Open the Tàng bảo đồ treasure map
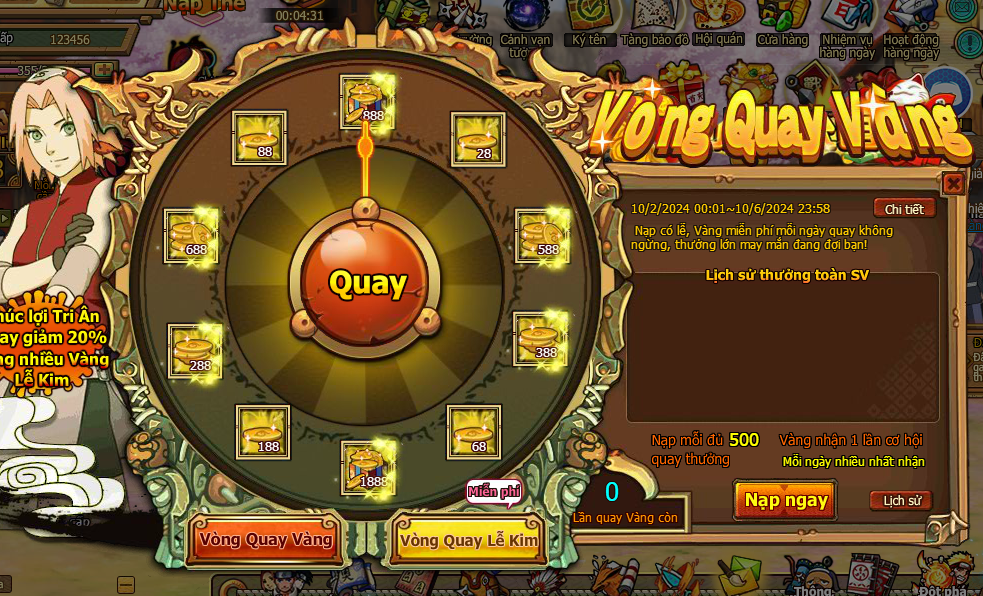Image resolution: width=983 pixels, height=596 pixels. tap(654, 24)
